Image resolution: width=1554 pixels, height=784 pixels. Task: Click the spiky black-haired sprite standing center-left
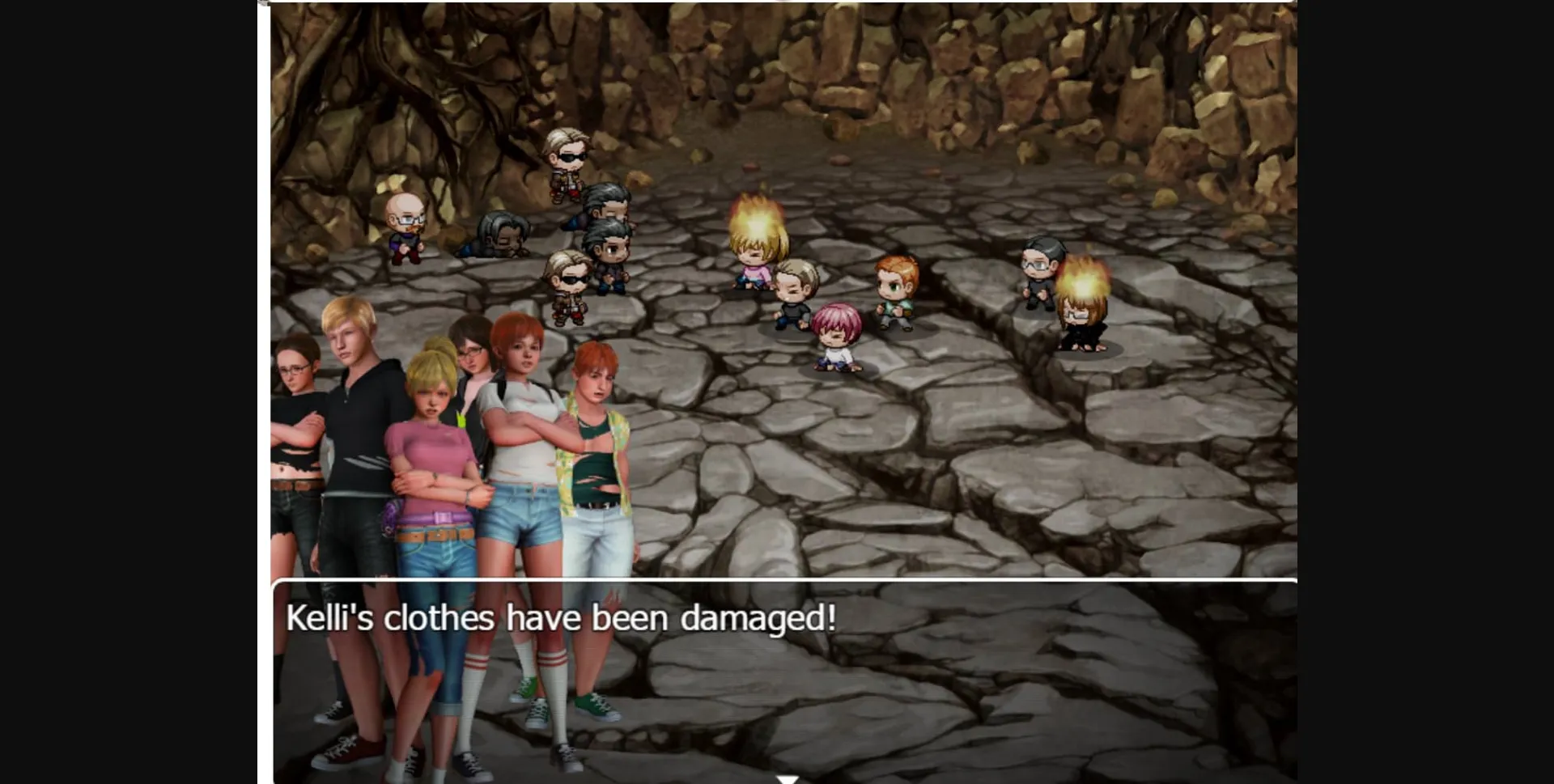(613, 206)
